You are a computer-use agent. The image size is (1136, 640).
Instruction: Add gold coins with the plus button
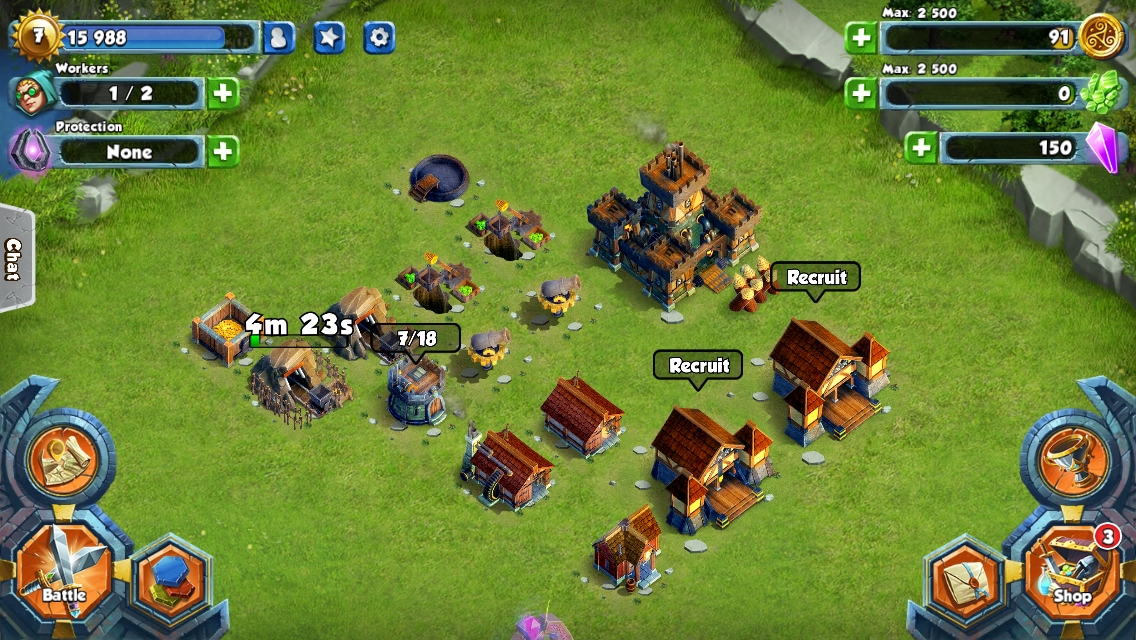point(860,38)
